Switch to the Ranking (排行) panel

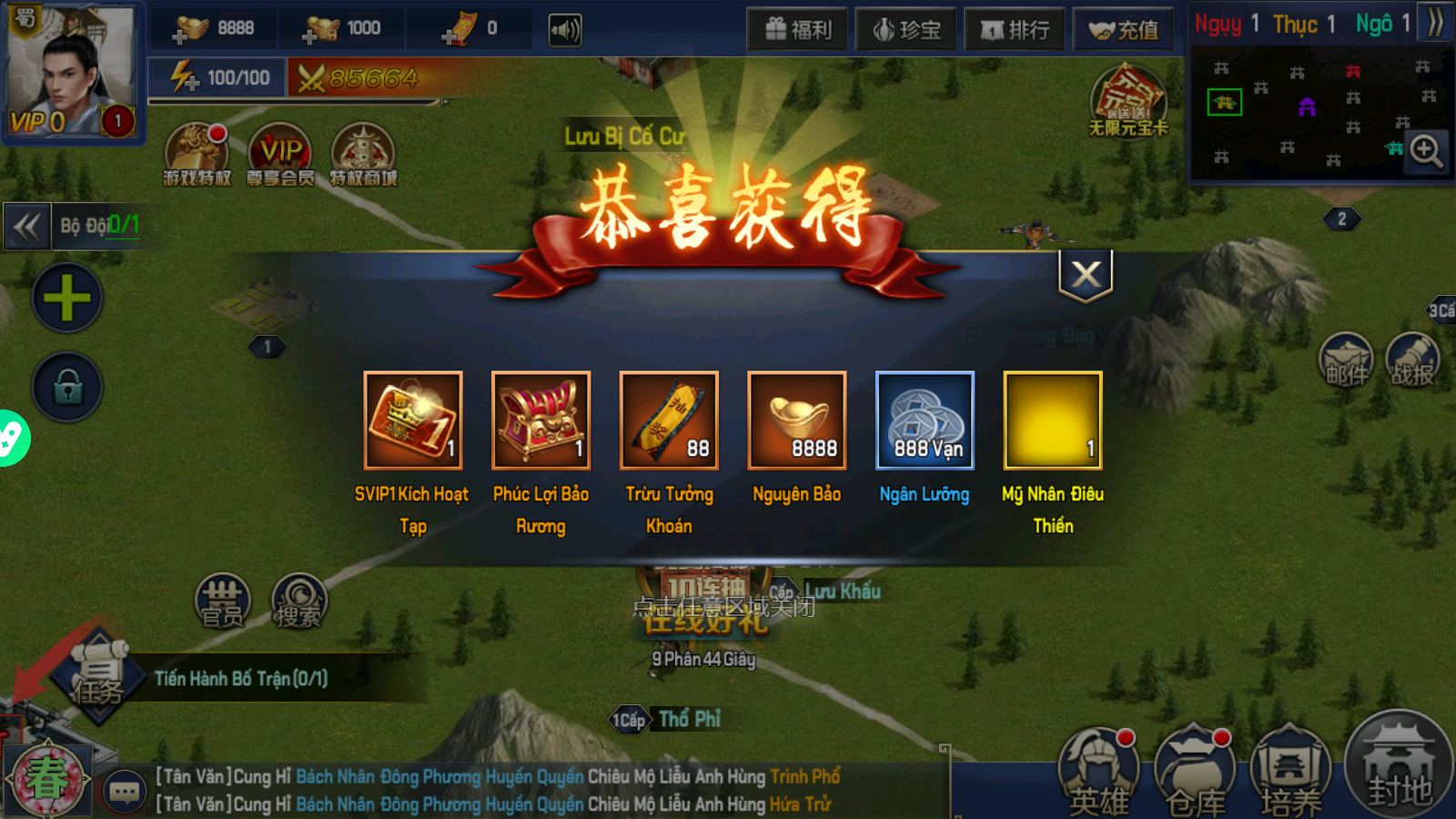pyautogui.click(x=1015, y=28)
